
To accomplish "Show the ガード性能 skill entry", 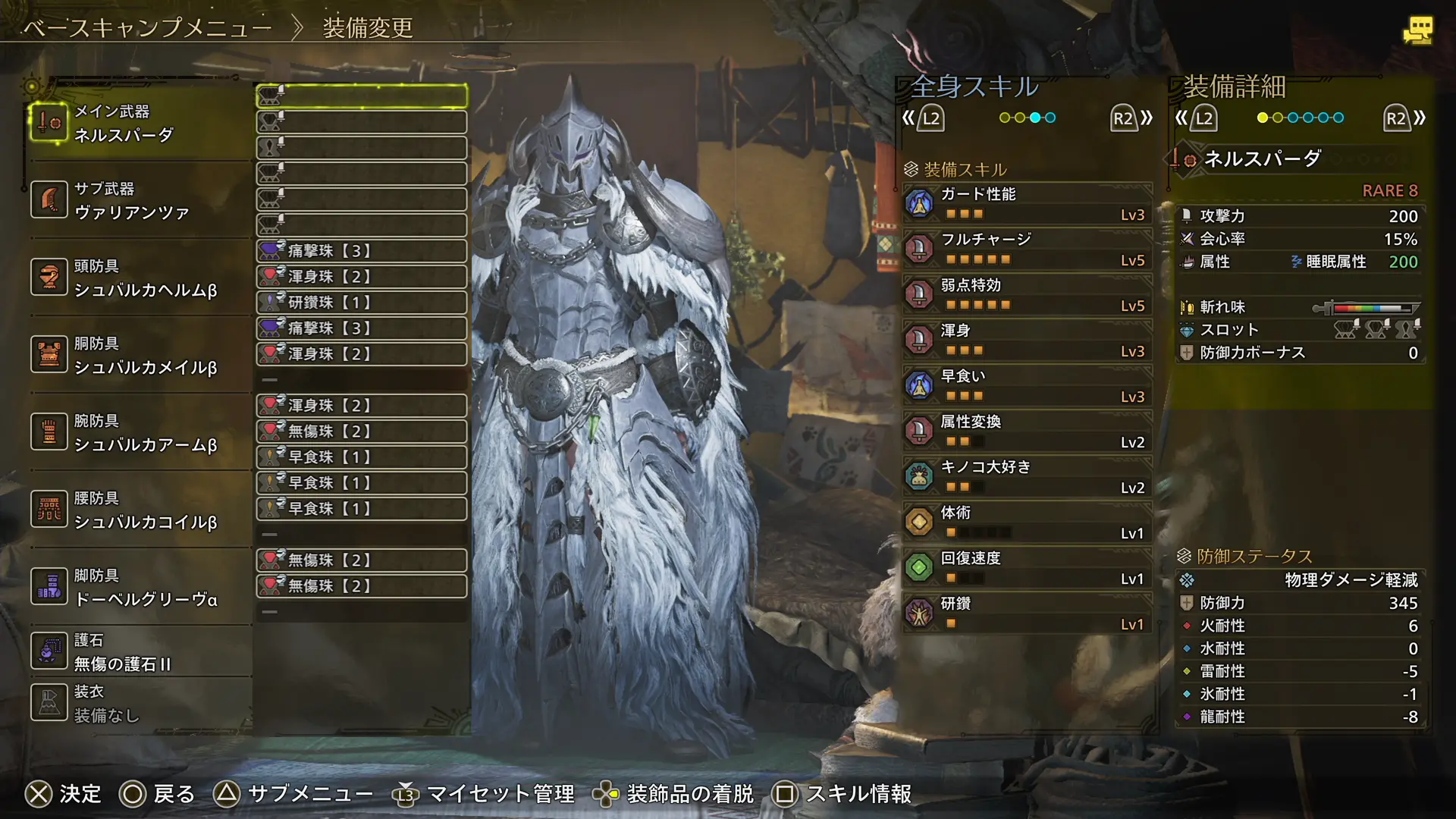I will 1027,203.
